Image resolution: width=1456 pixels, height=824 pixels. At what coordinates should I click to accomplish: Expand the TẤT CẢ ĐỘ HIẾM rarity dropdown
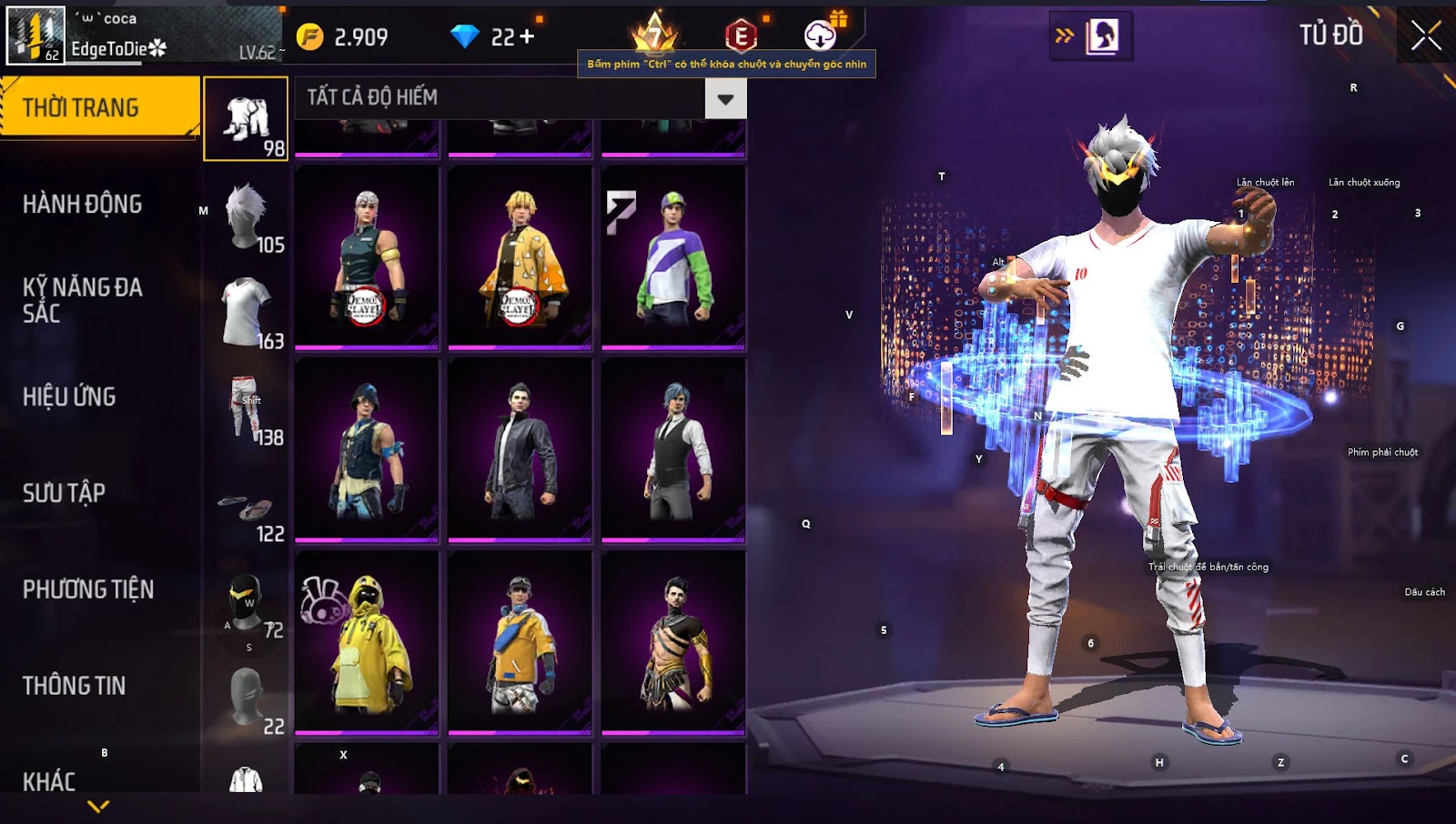[725, 99]
